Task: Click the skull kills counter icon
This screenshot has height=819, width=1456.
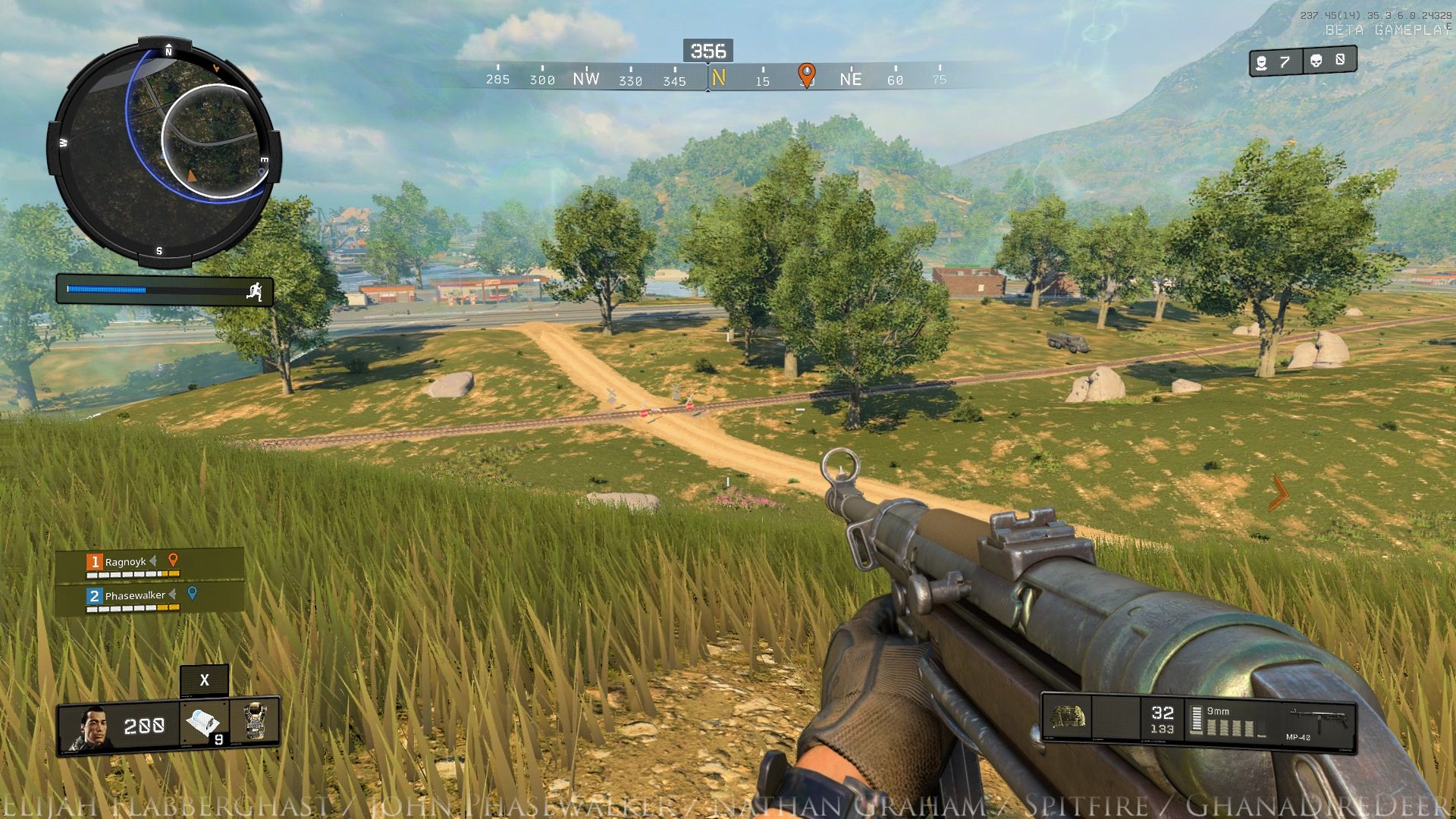Action: pos(1316,61)
